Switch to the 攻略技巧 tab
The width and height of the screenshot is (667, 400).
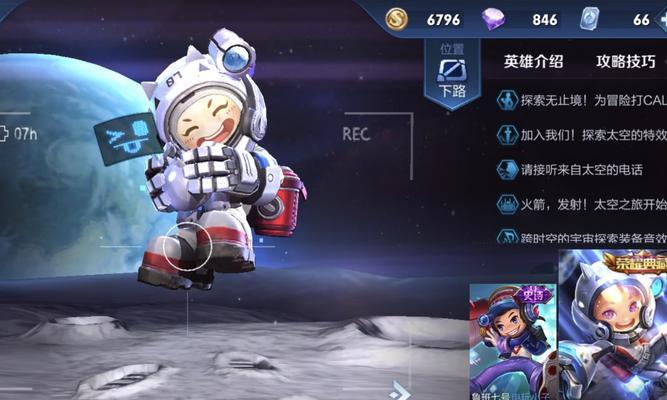[x=625, y=62]
